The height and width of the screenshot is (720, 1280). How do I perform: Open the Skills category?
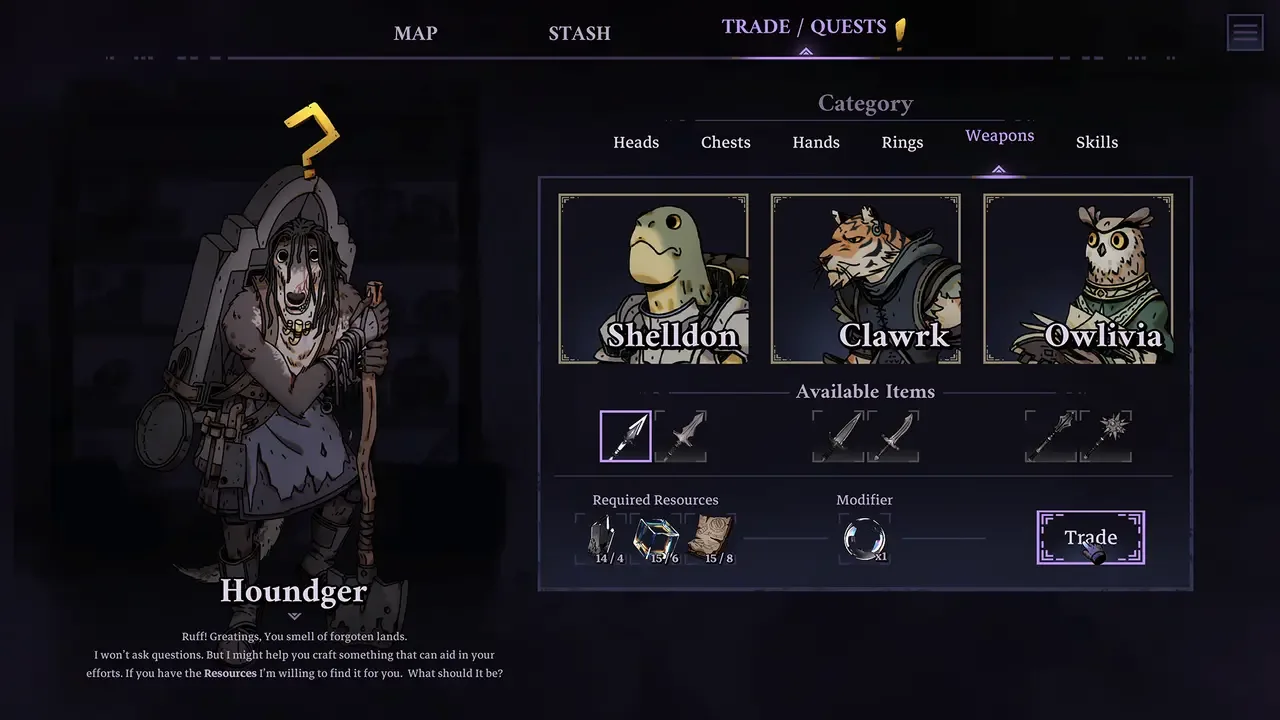tap(1097, 142)
